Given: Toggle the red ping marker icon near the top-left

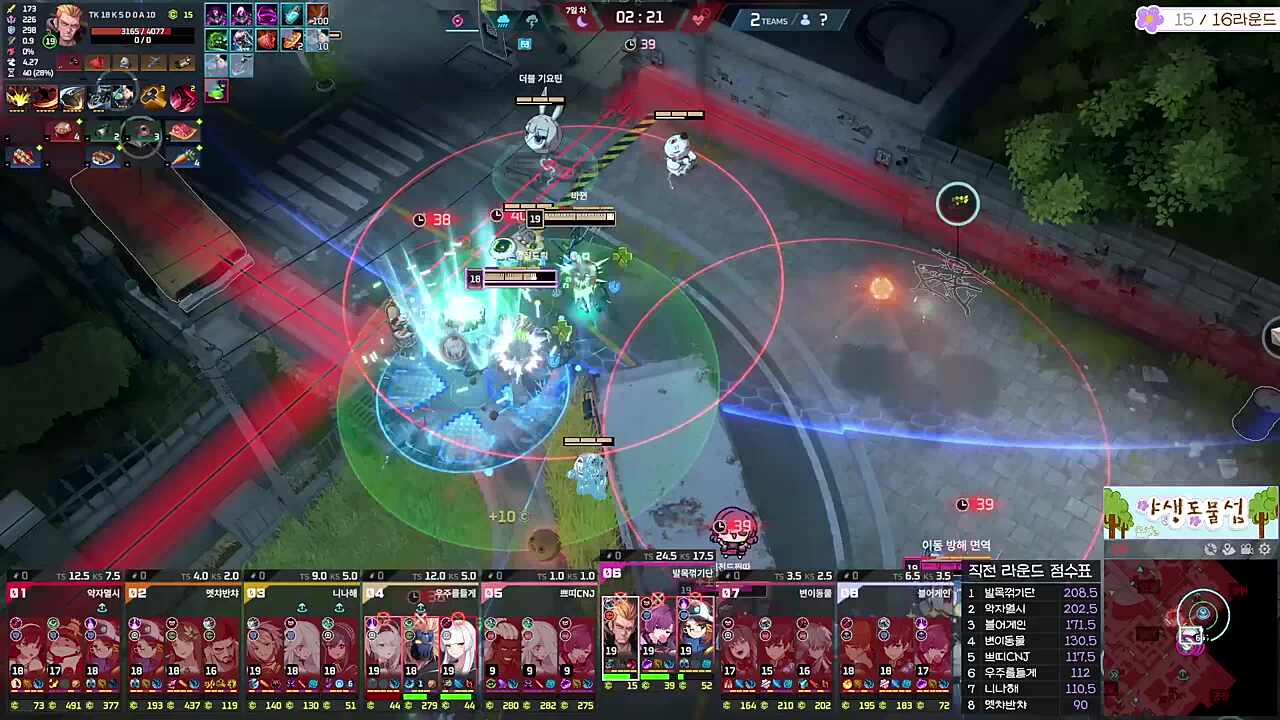Looking at the screenshot, I should coord(457,21).
